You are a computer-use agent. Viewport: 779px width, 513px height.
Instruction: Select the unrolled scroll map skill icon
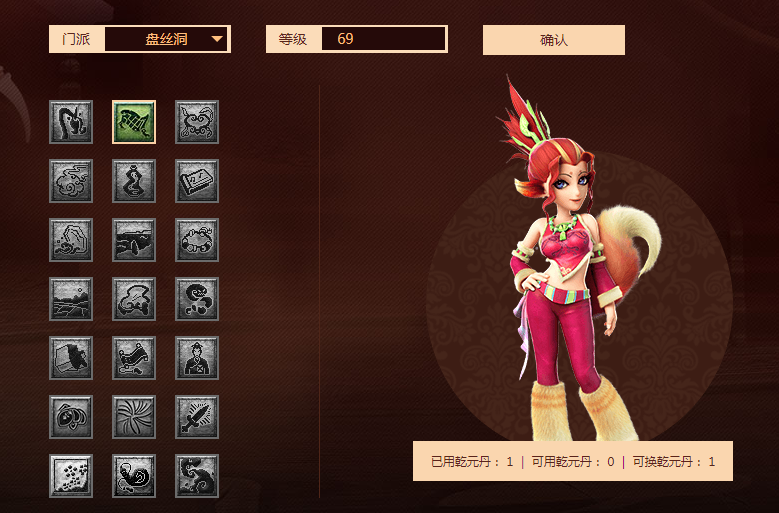pyautogui.click(x=134, y=358)
